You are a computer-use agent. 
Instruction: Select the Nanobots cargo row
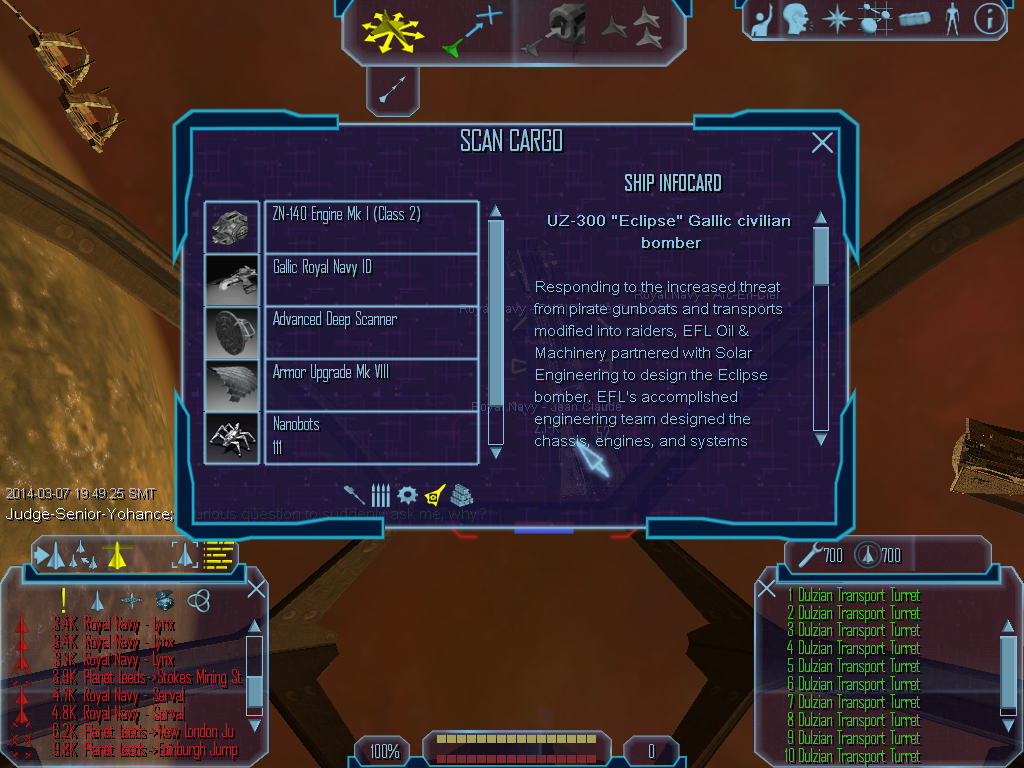click(x=371, y=437)
